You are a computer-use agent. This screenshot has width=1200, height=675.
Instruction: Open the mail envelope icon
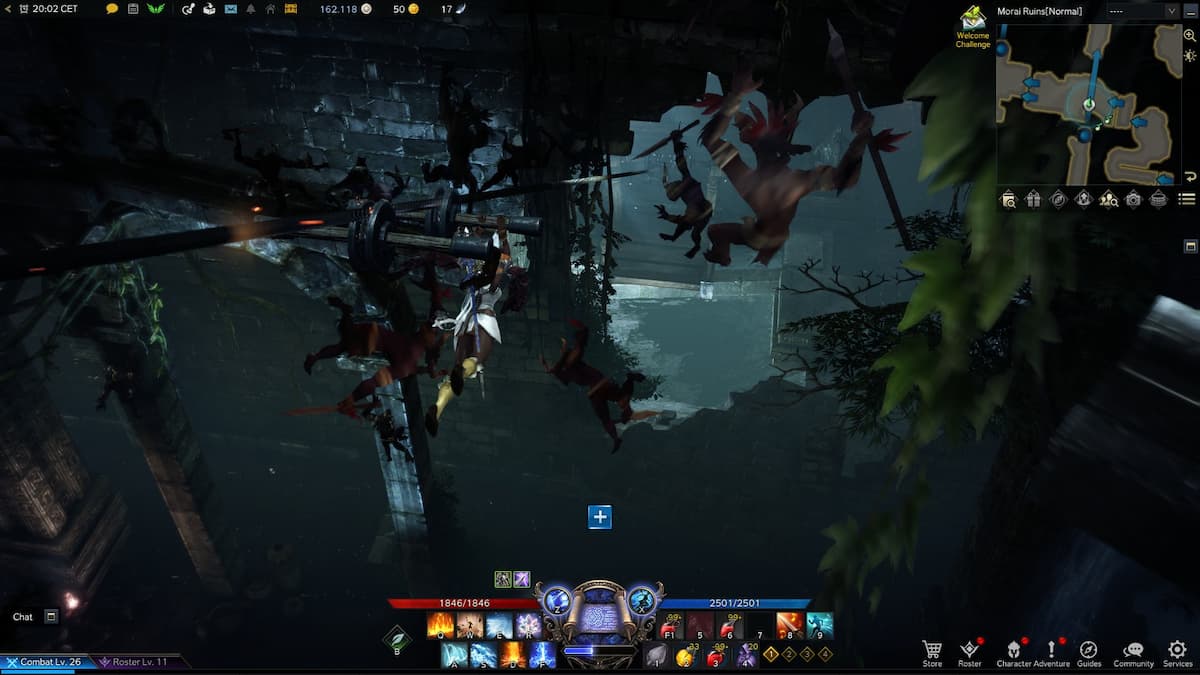pyautogui.click(x=231, y=9)
